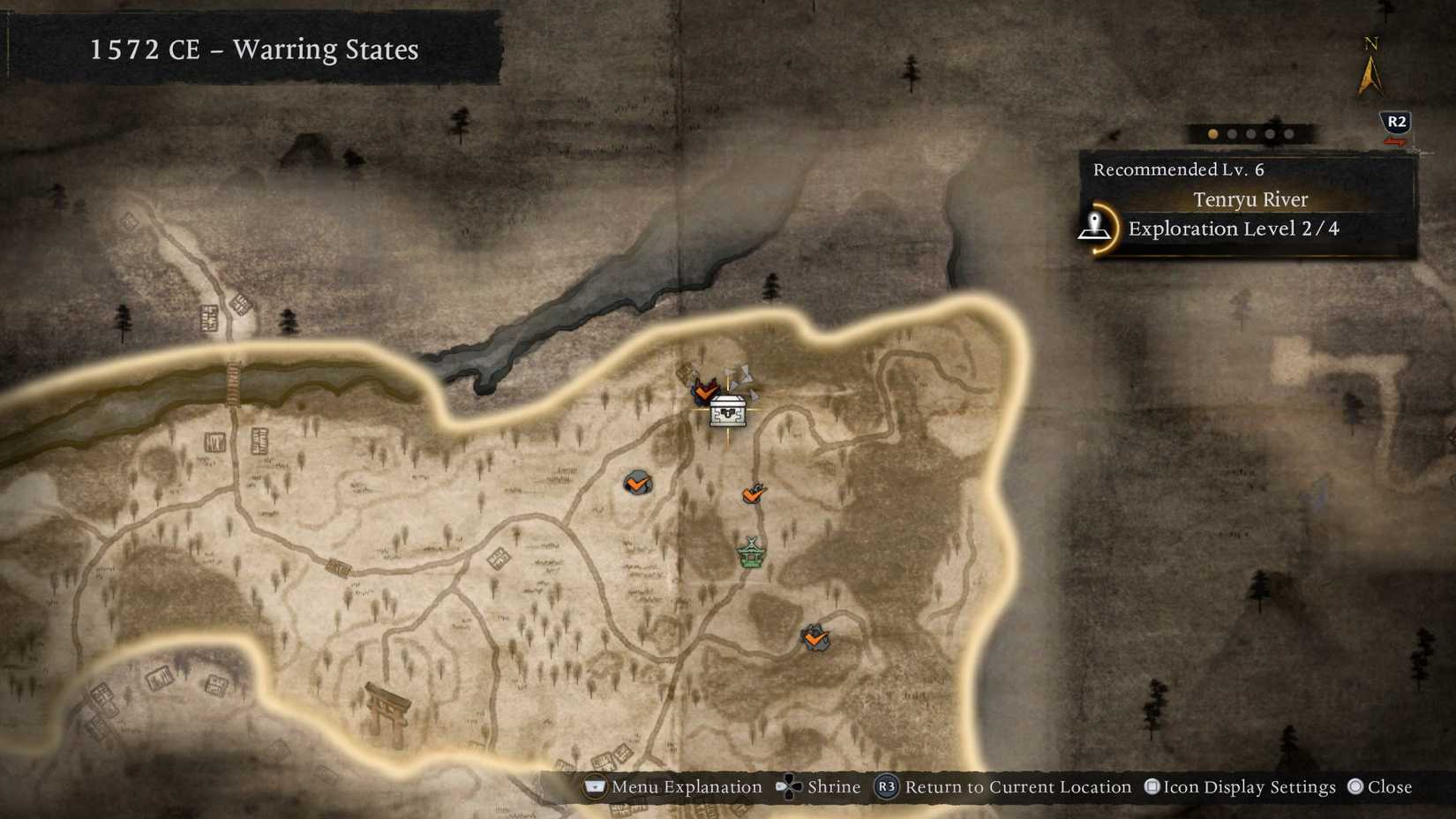Select the completed marker in the southeast area
The image size is (1456, 819).
click(815, 638)
